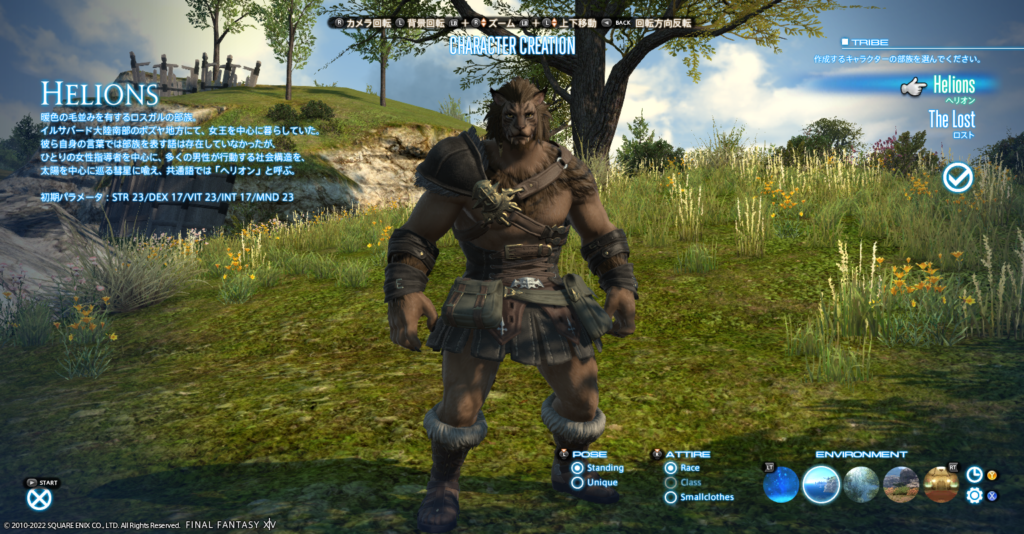Viewport: 1024px width, 534px height.
Task: Choose the misty forest environment
Action: click(x=861, y=485)
